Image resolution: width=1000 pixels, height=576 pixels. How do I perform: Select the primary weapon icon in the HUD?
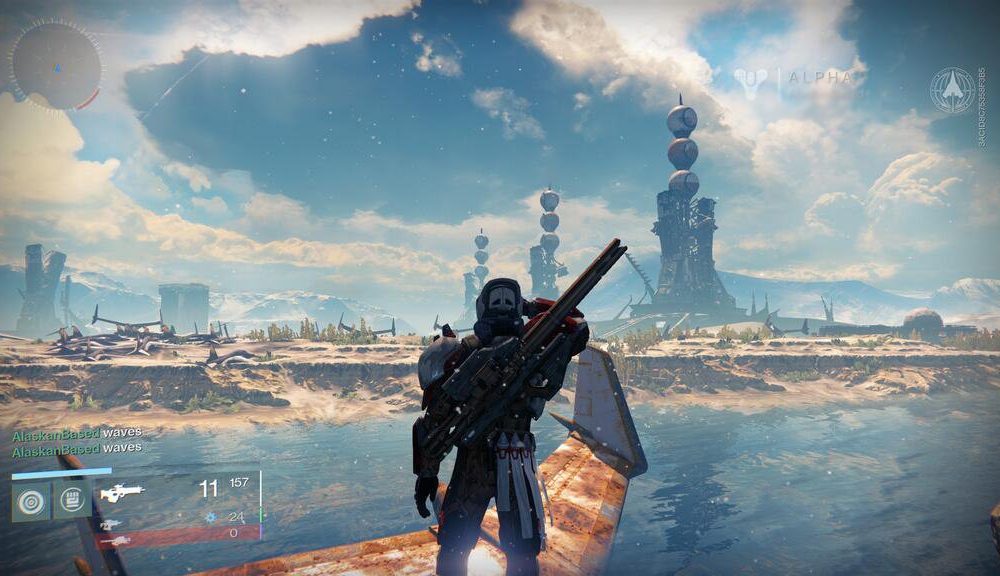[x=122, y=492]
